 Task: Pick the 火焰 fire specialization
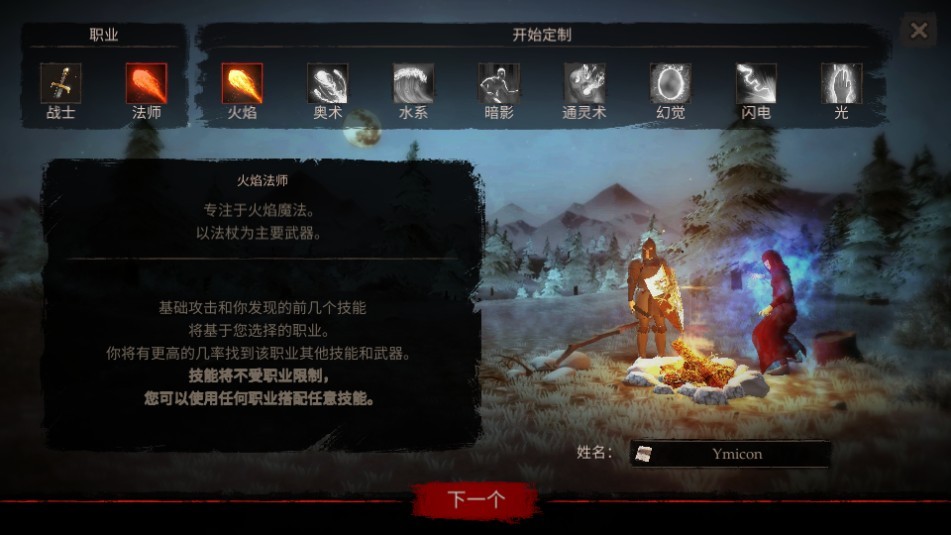(242, 84)
